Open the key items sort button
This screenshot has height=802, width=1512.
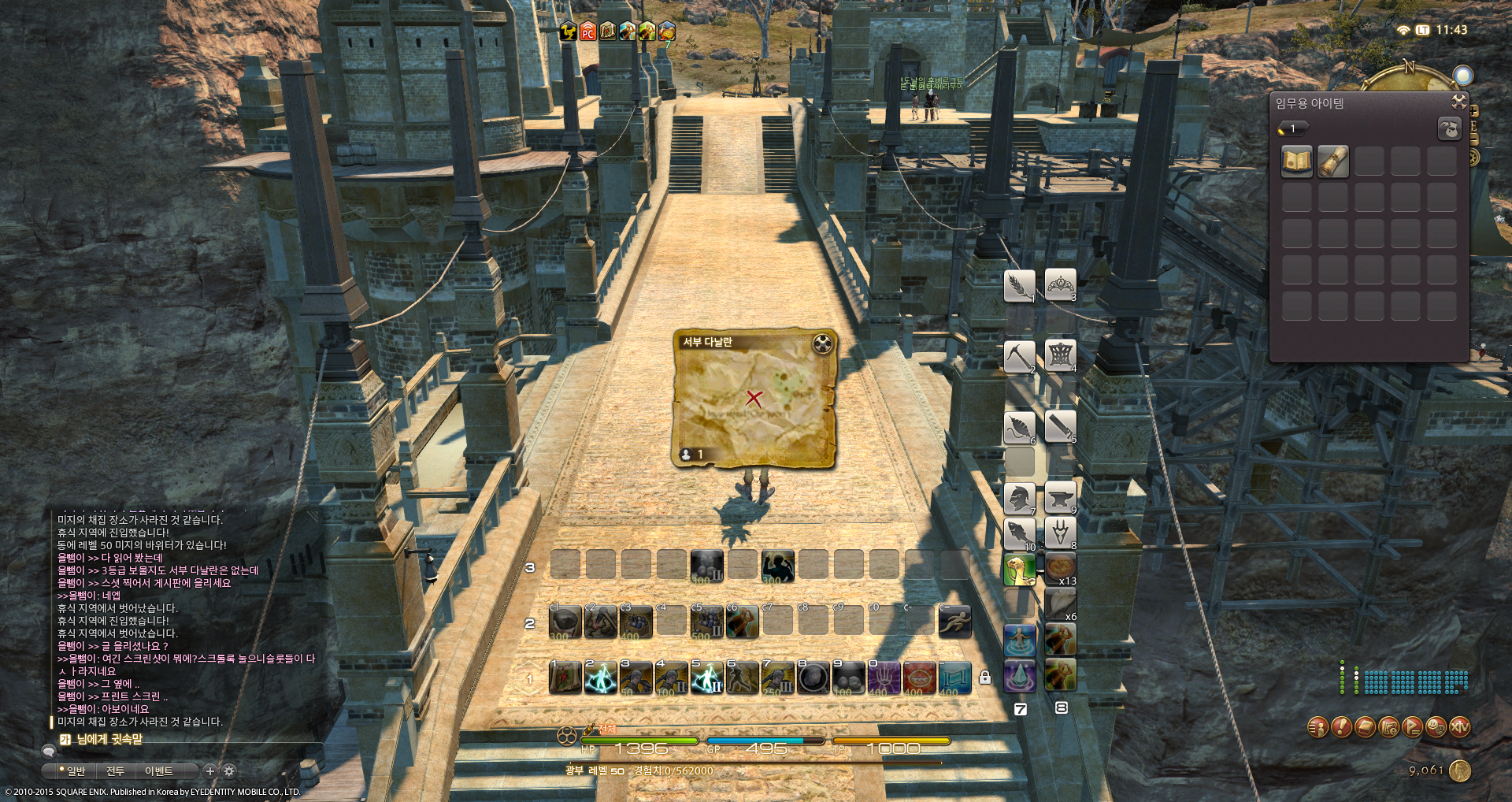[1449, 128]
